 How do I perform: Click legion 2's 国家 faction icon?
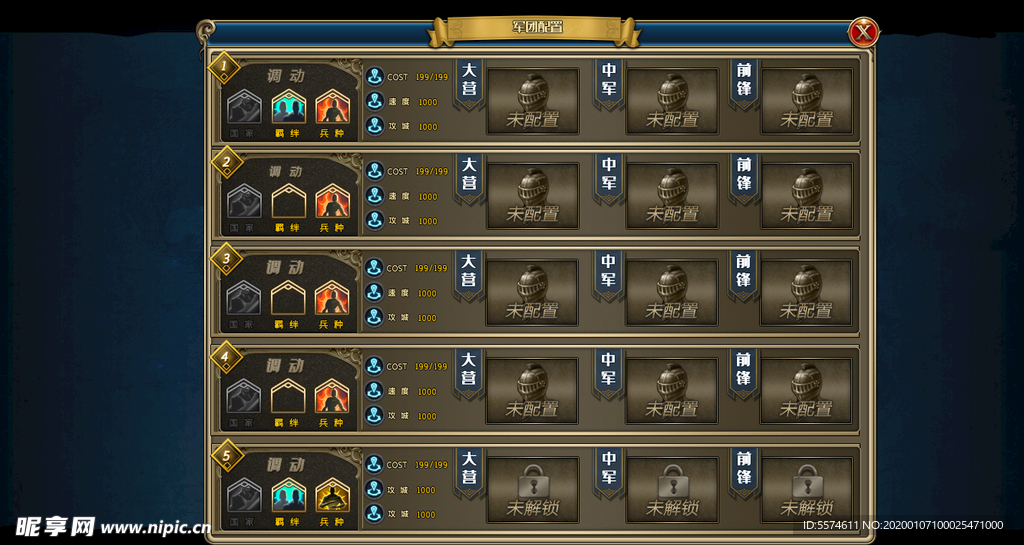pyautogui.click(x=244, y=202)
